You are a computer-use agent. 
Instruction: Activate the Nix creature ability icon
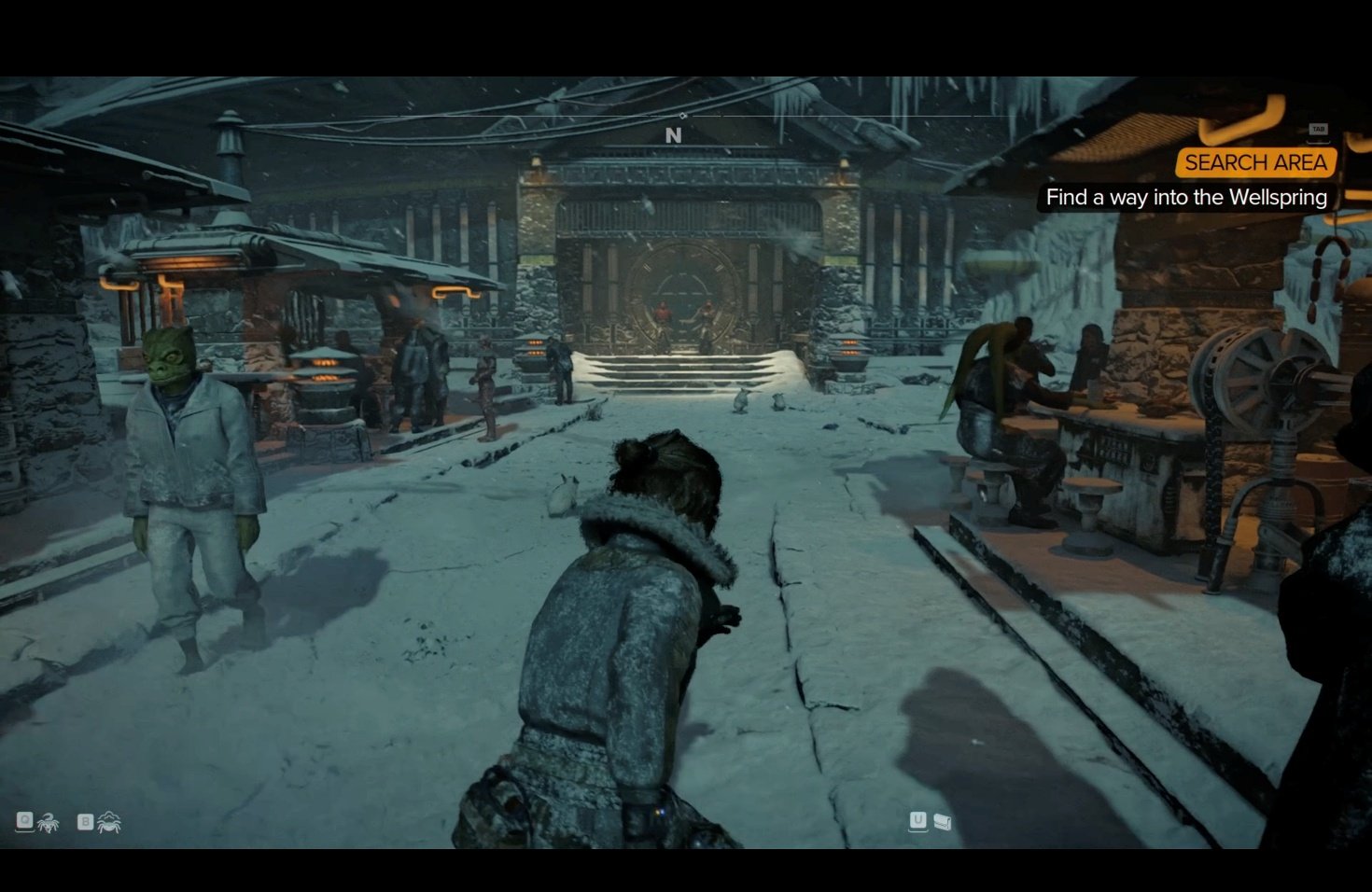(x=49, y=822)
